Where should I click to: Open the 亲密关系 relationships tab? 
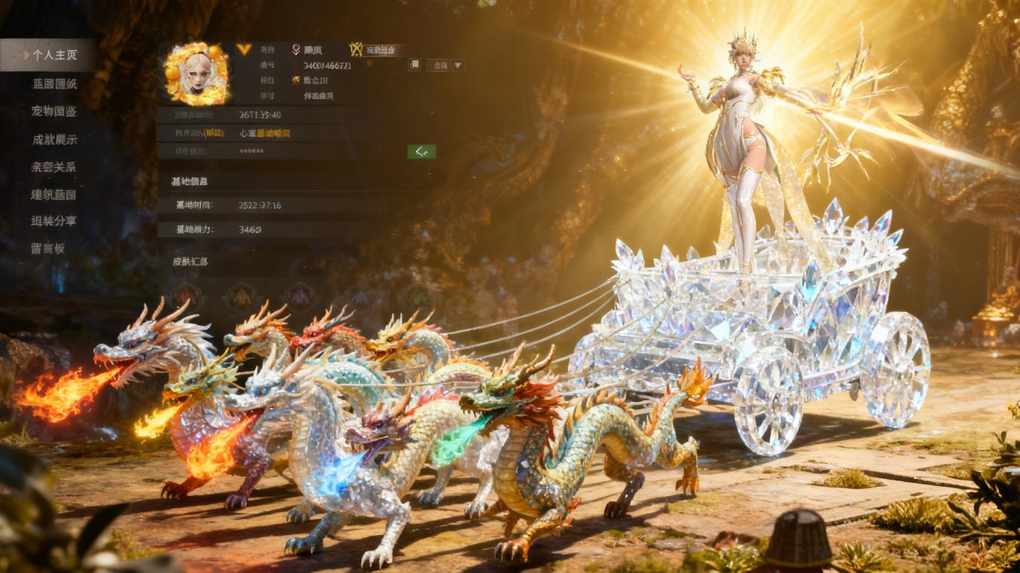(54, 167)
